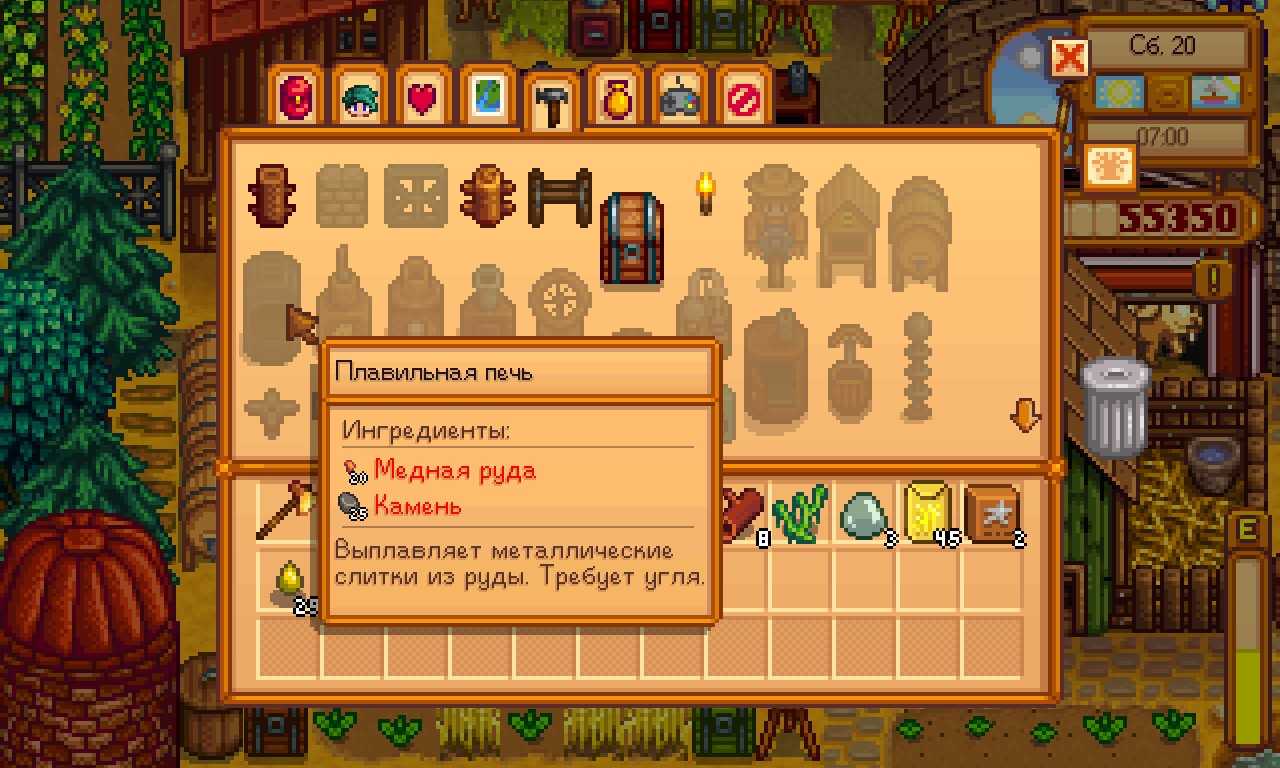The height and width of the screenshot is (768, 1280).
Task: Show next crafting page with down arrow
Action: pyautogui.click(x=1025, y=414)
